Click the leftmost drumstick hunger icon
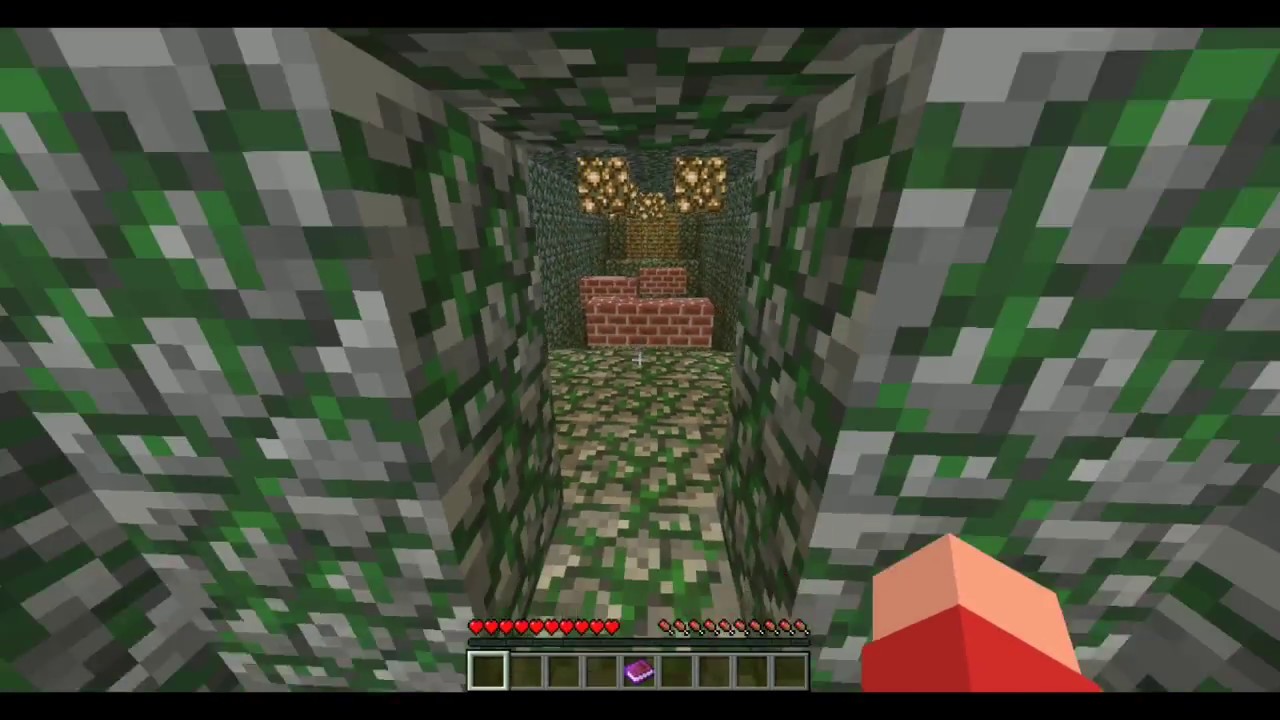This screenshot has height=720, width=1280. tap(665, 627)
